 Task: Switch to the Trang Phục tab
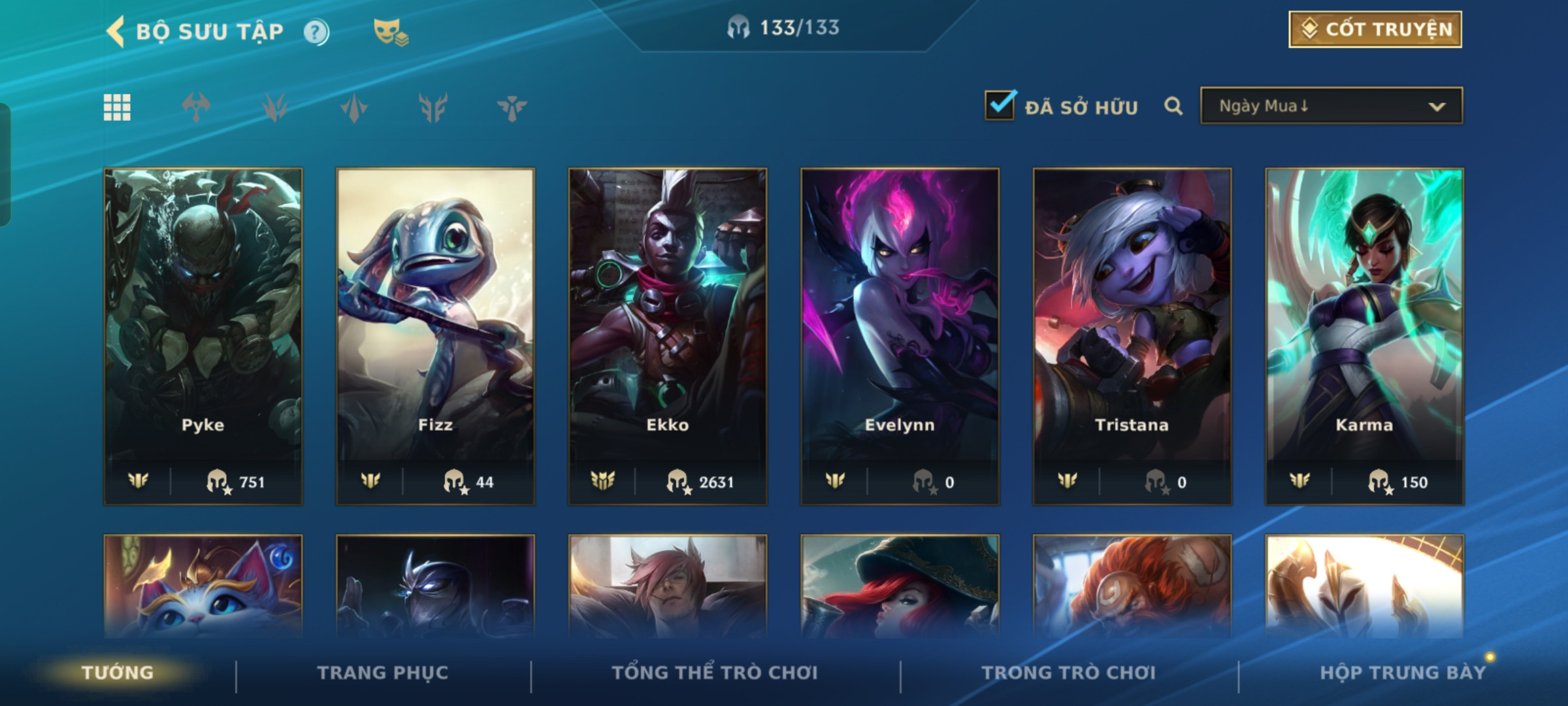click(383, 673)
